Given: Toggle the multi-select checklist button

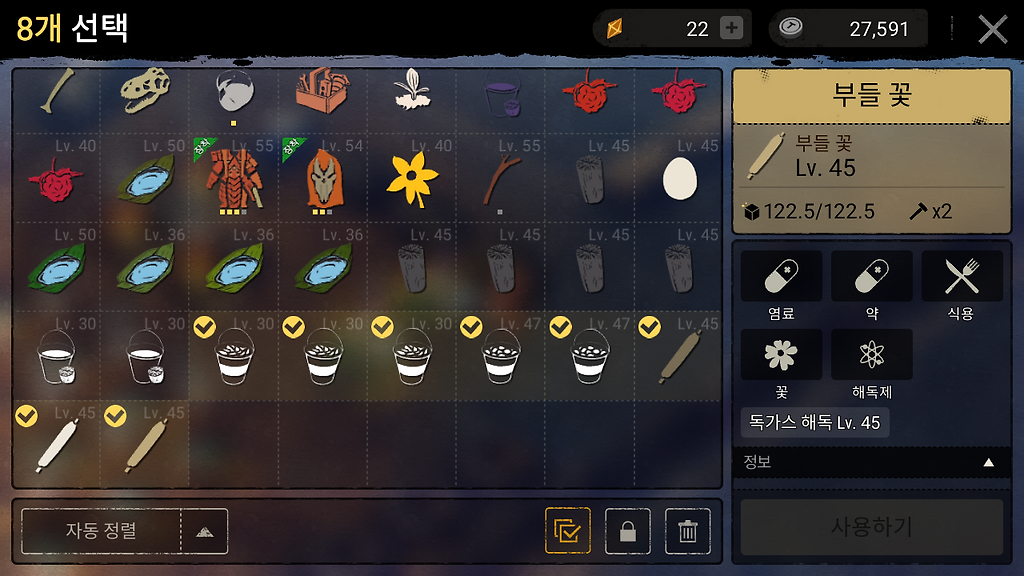Looking at the screenshot, I should tap(568, 531).
